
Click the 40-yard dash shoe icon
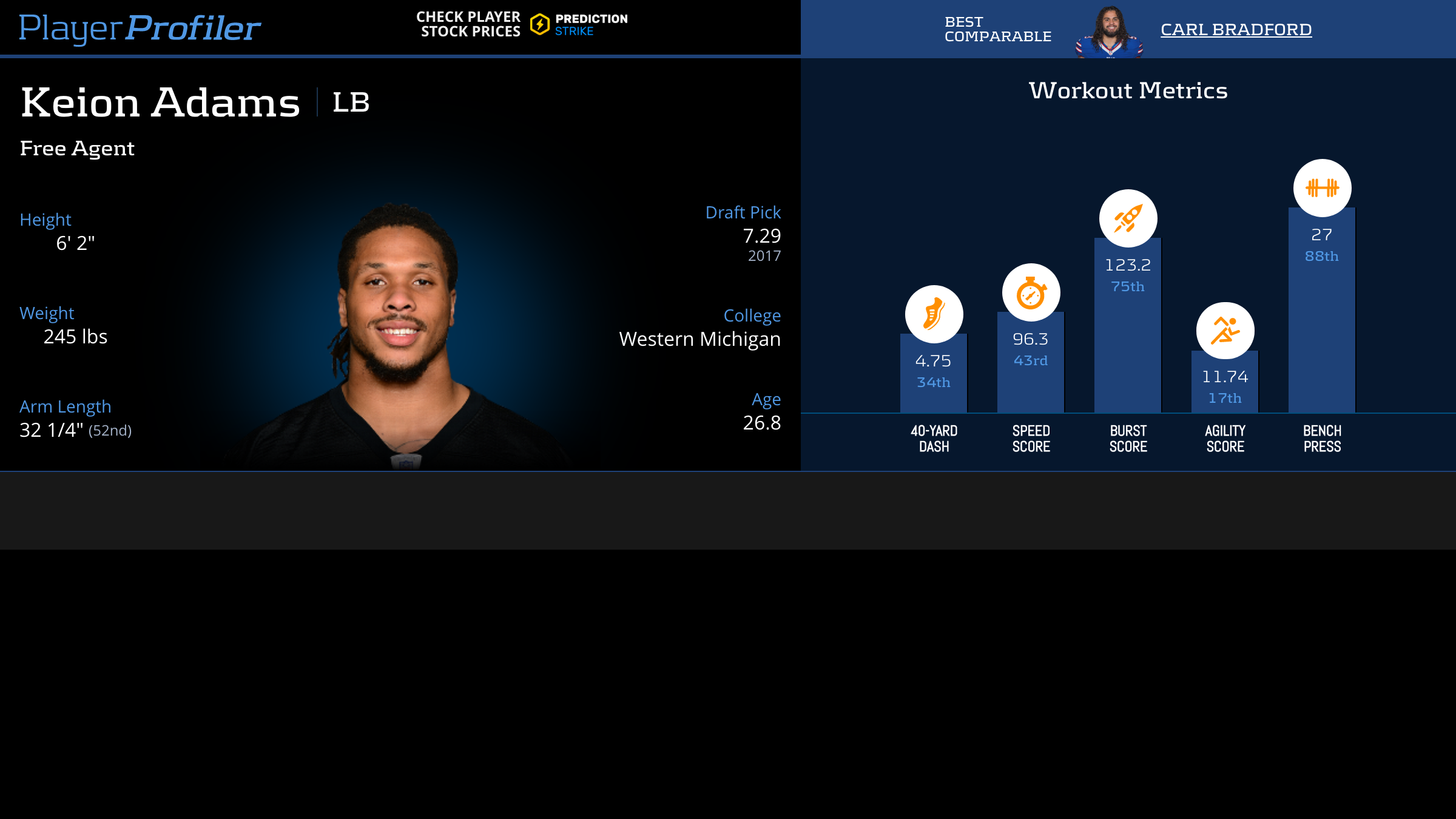[934, 314]
